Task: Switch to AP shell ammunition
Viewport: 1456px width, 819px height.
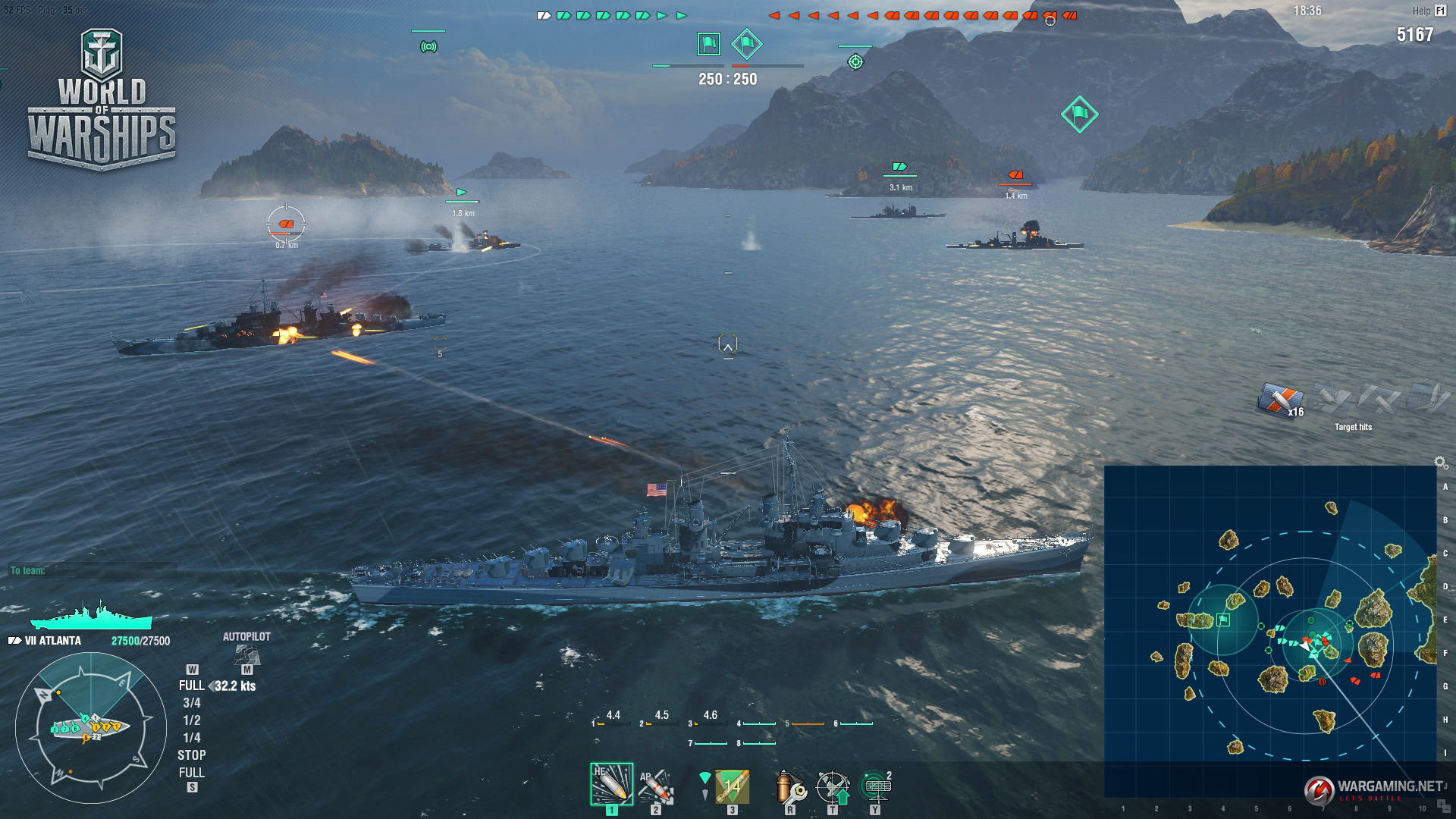Action: (x=656, y=786)
